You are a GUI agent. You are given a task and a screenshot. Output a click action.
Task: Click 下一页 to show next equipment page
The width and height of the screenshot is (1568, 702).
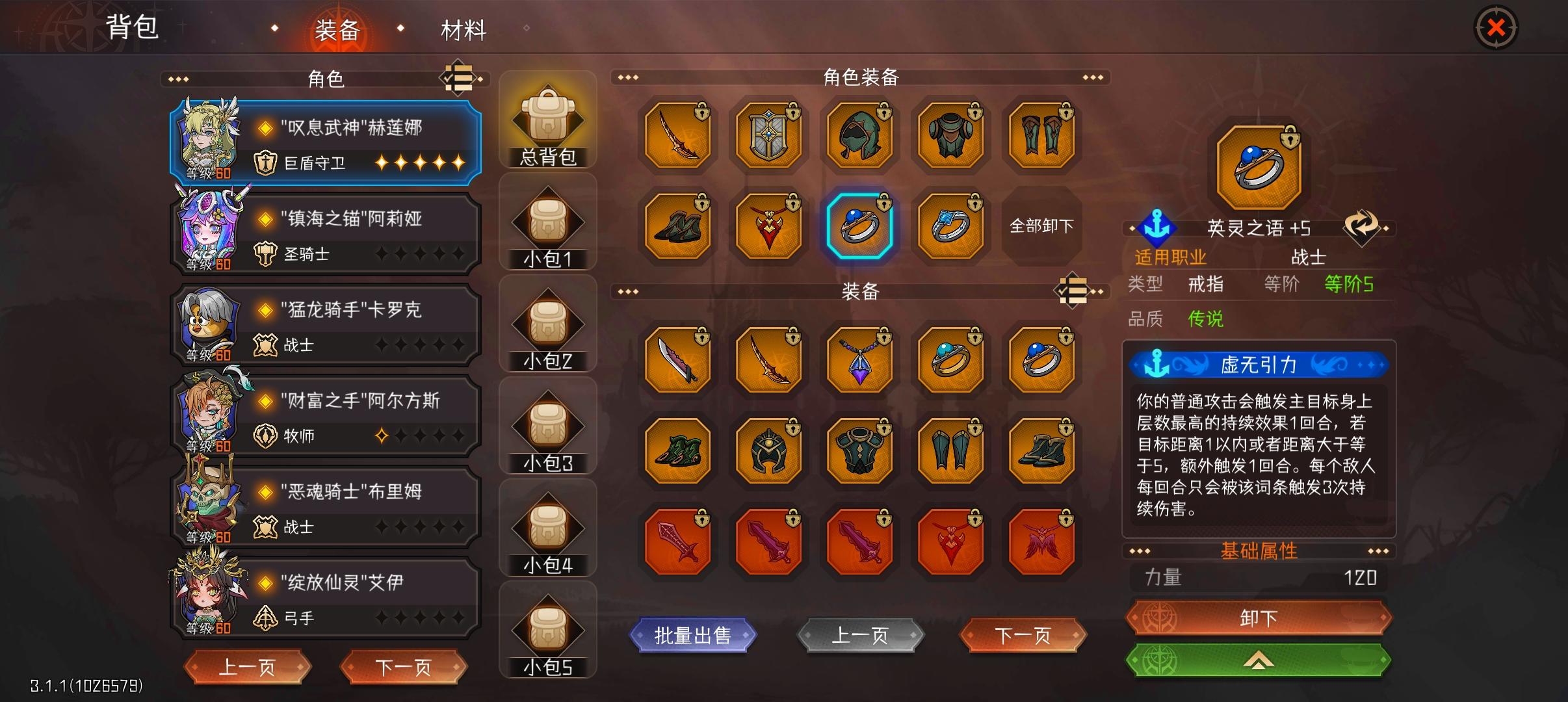pyautogui.click(x=1023, y=636)
